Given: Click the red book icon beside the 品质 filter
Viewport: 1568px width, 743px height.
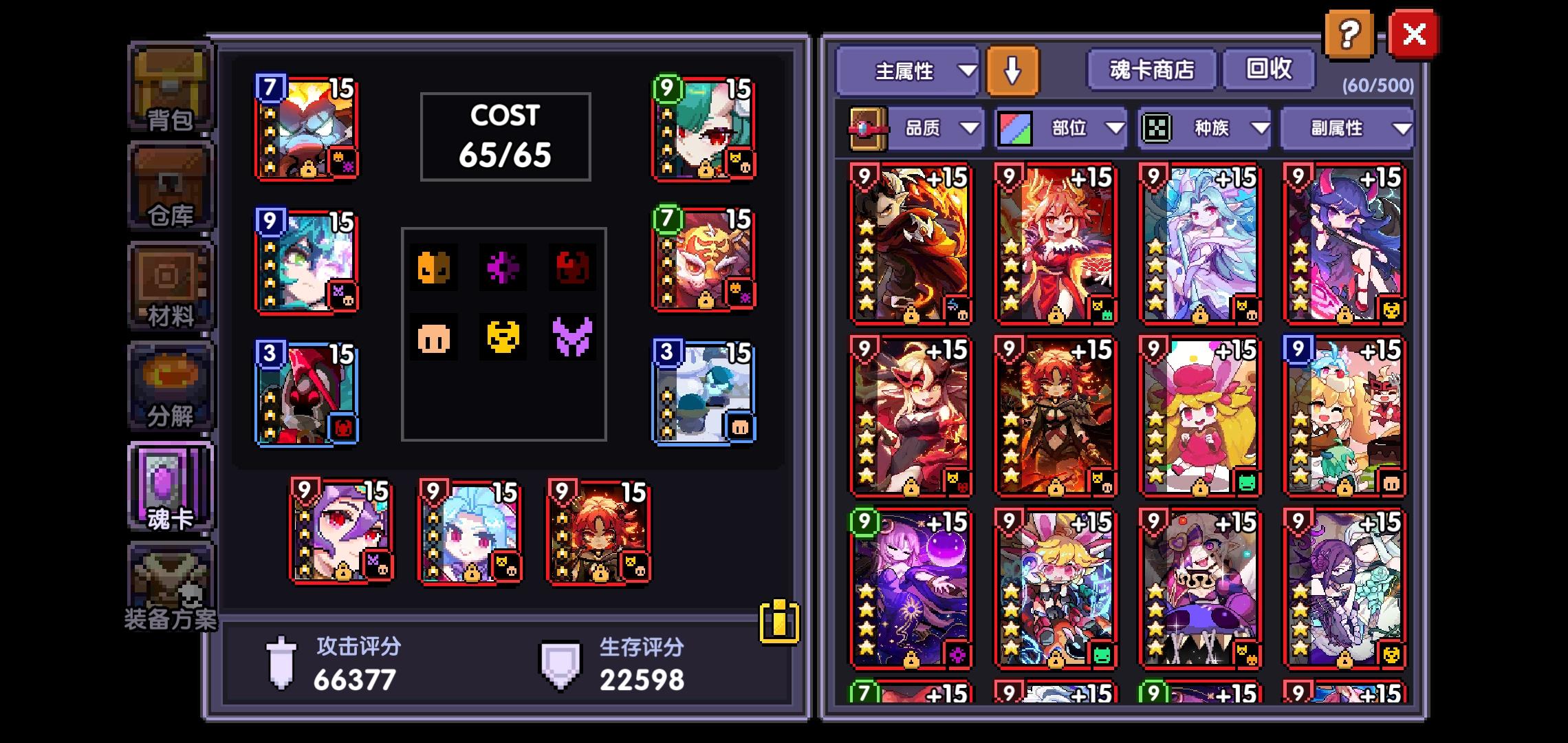Looking at the screenshot, I should [868, 128].
